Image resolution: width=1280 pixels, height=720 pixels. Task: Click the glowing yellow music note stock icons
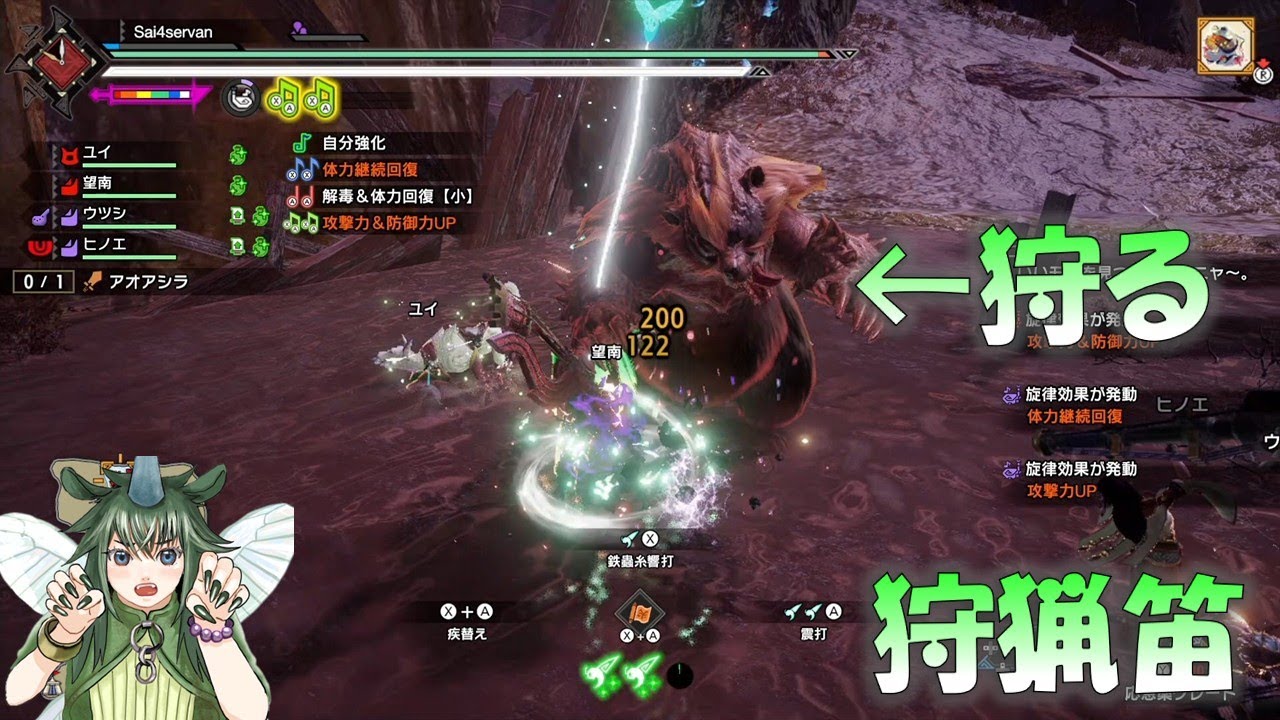pyautogui.click(x=301, y=96)
